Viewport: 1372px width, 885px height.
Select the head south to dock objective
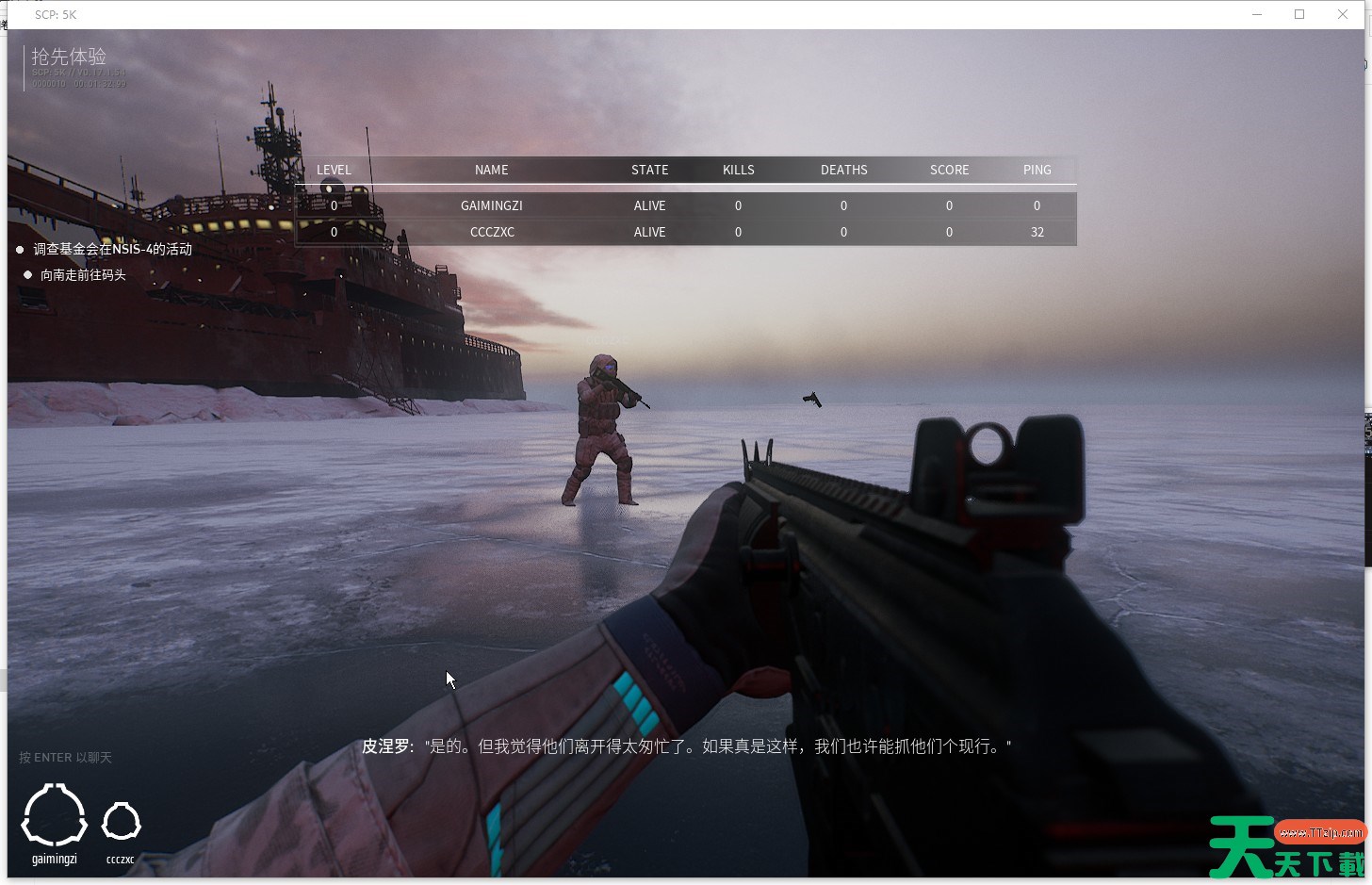pos(83,275)
